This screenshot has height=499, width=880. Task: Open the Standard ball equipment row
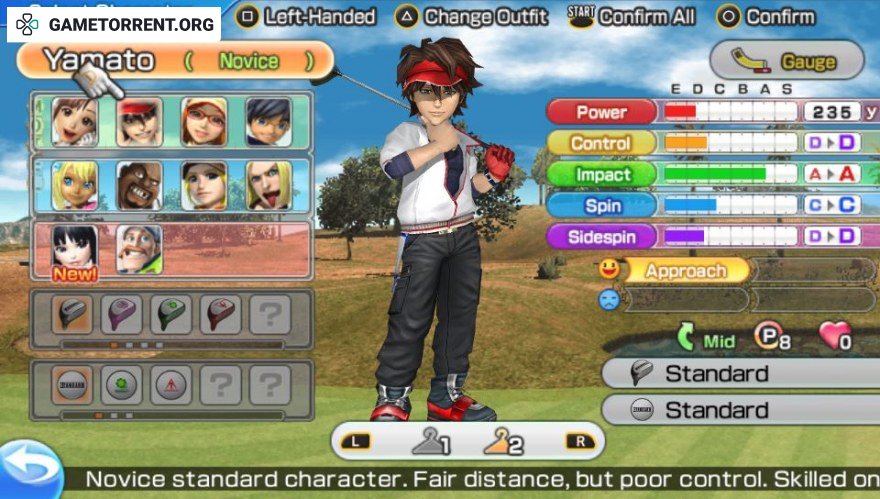[740, 409]
